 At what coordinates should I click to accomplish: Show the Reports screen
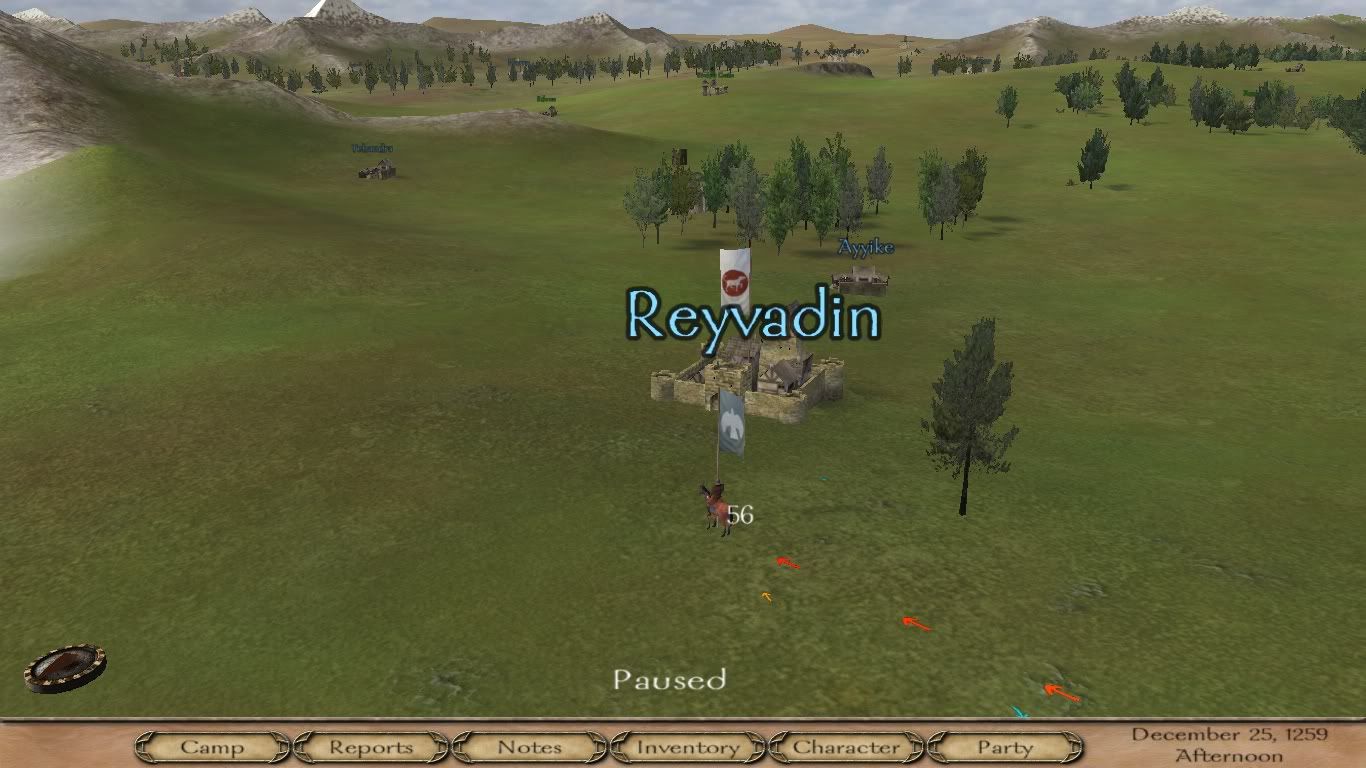tap(370, 747)
